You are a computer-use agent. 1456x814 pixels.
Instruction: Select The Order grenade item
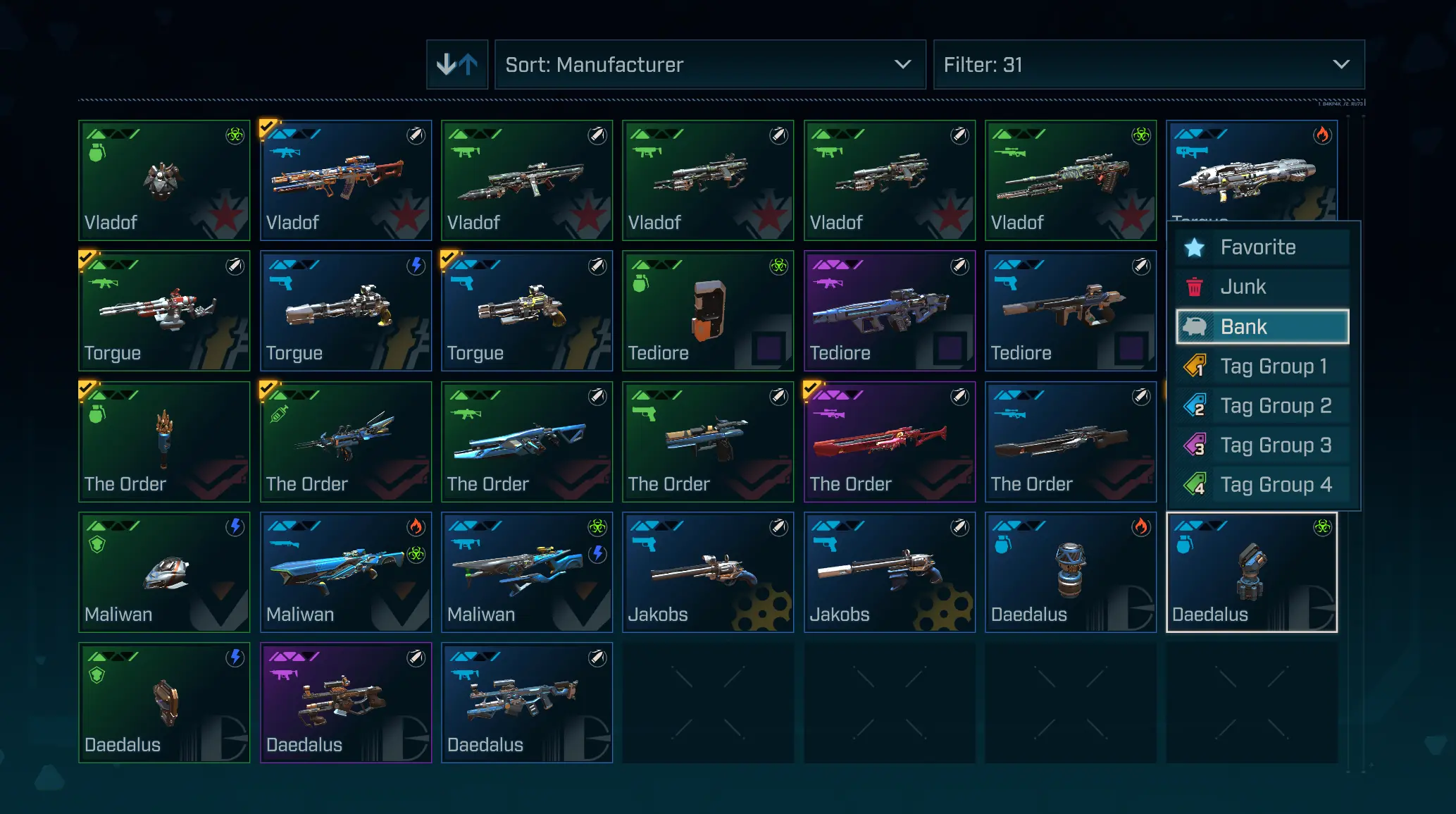pos(164,442)
